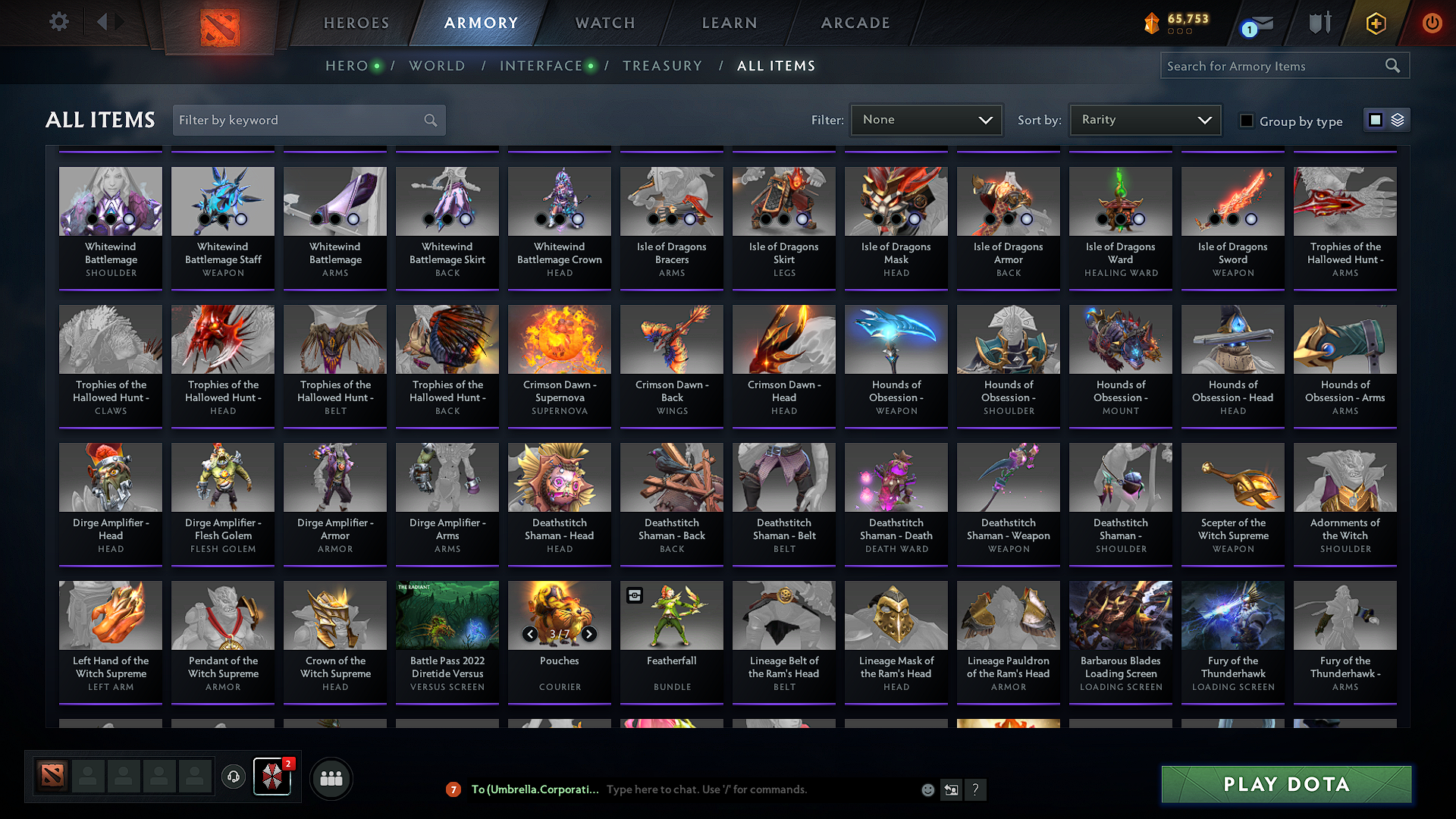Open the Filter dropdown set to None
Image resolution: width=1456 pixels, height=819 pixels.
[925, 120]
